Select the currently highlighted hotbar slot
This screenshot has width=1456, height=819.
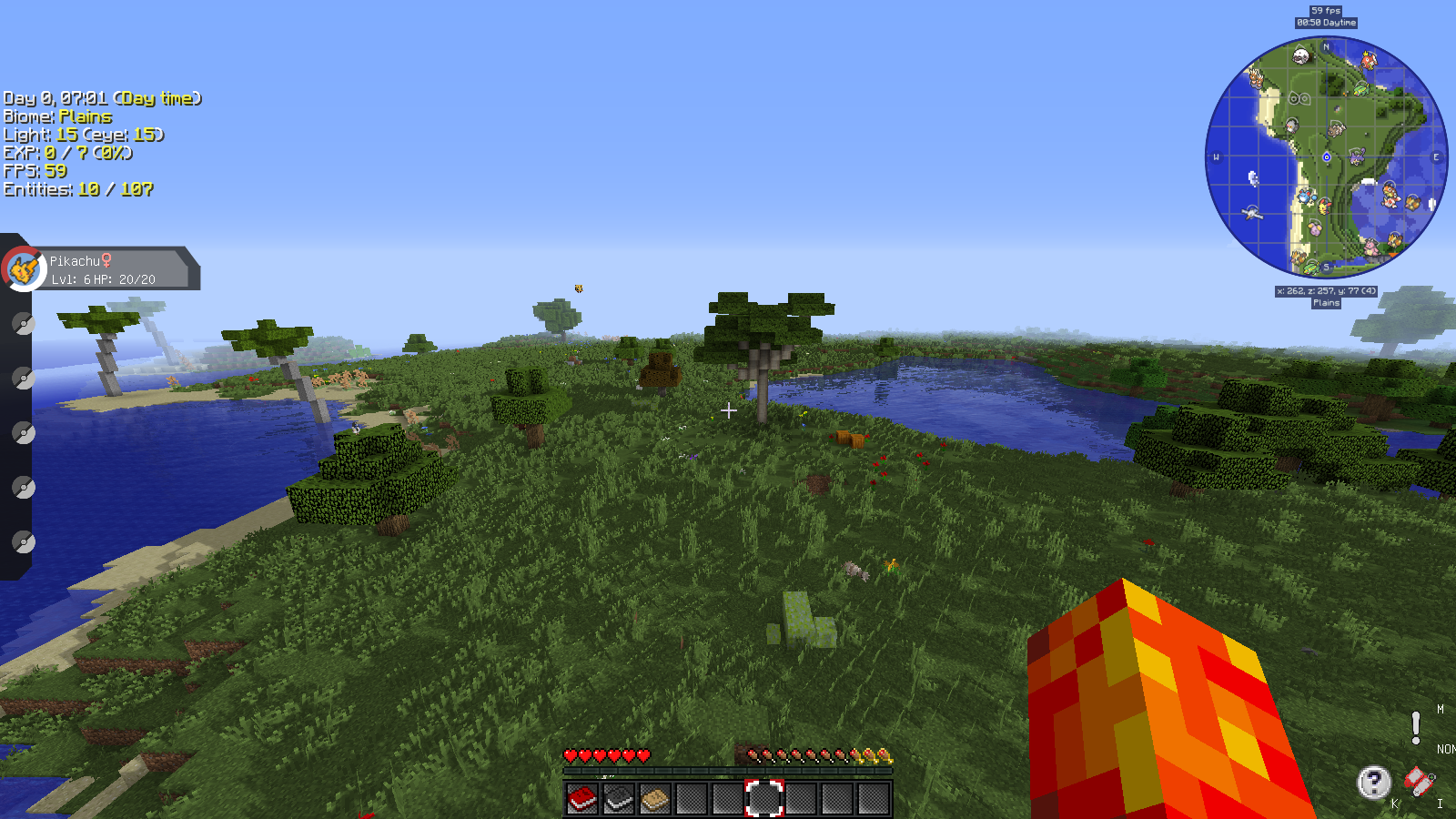(x=763, y=798)
